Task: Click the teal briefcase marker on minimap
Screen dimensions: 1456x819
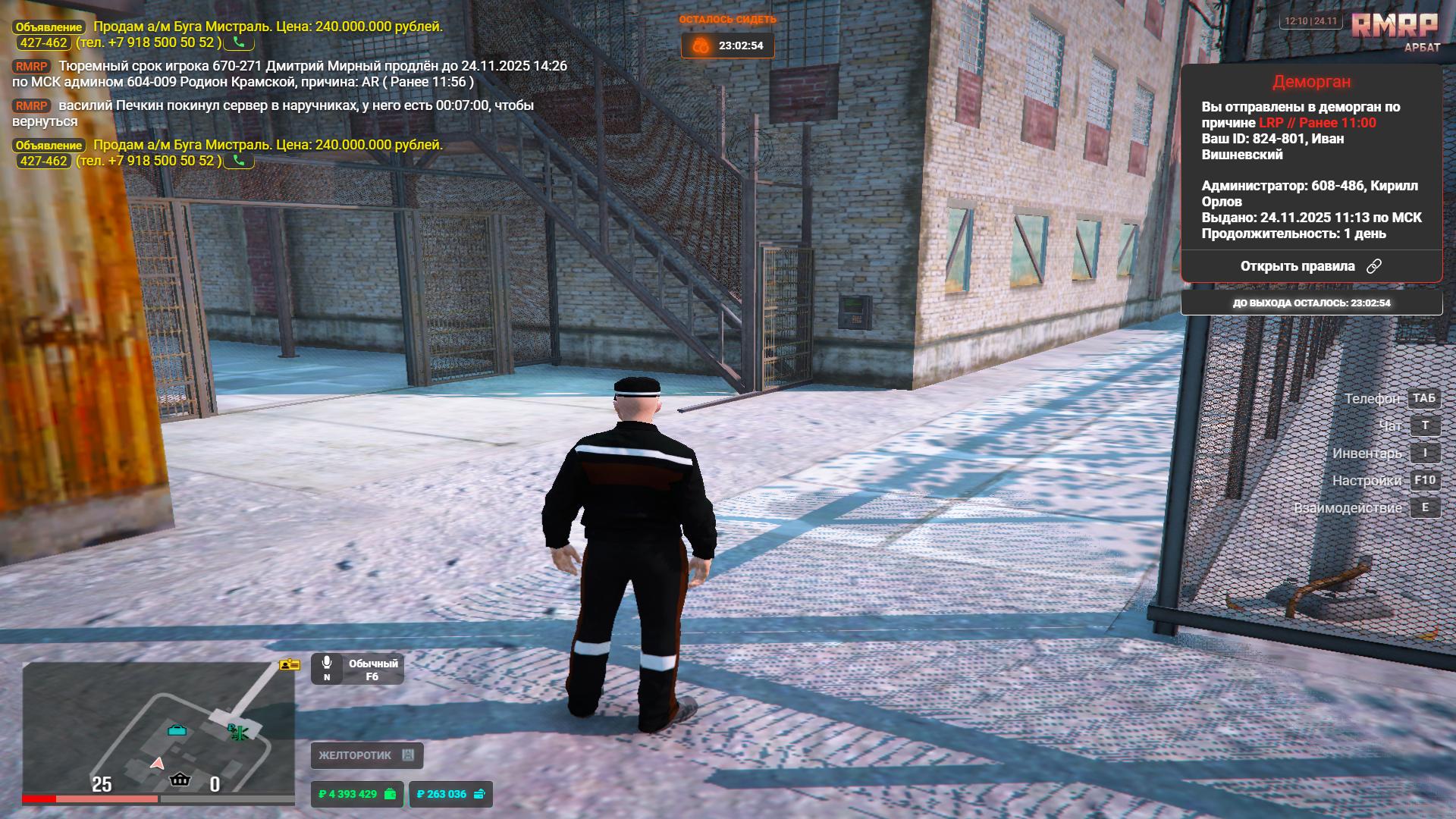Action: coord(177,730)
